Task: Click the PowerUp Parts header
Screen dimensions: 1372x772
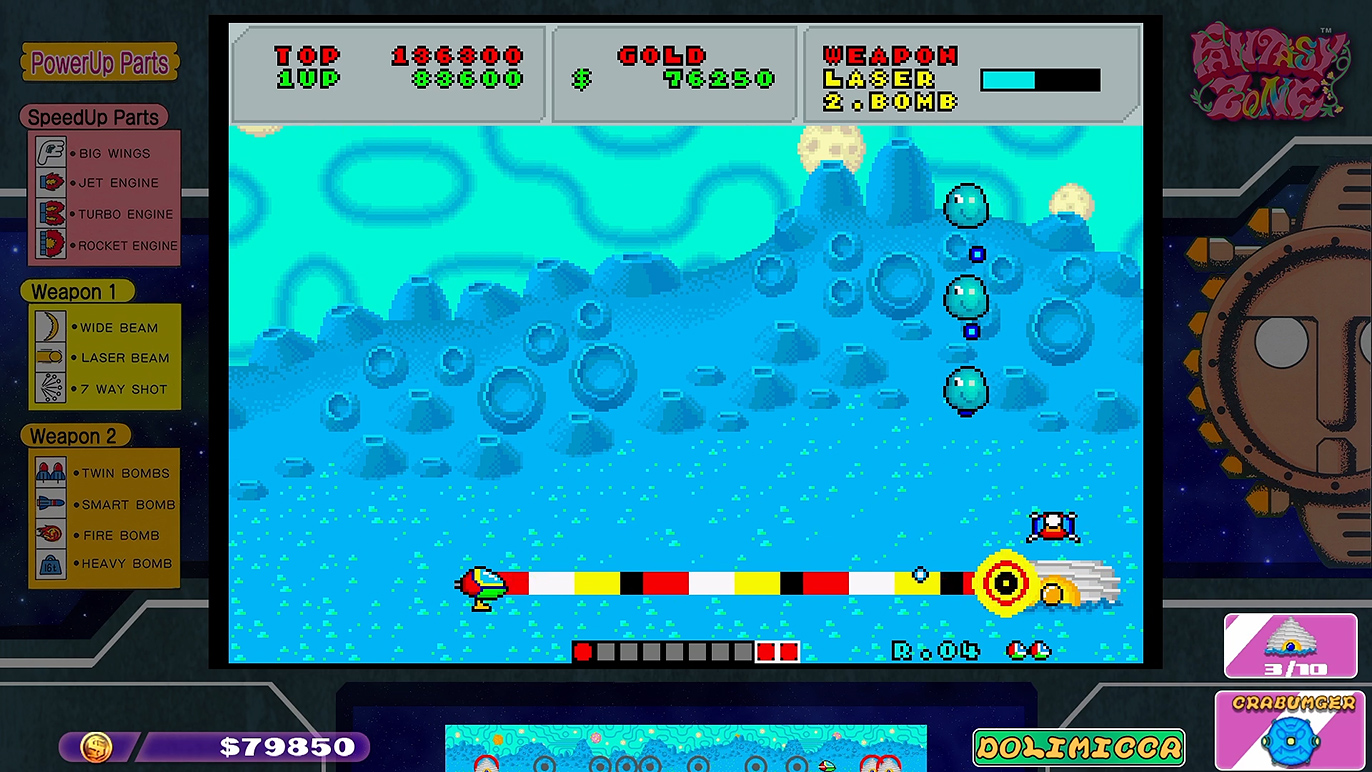Action: [100, 63]
